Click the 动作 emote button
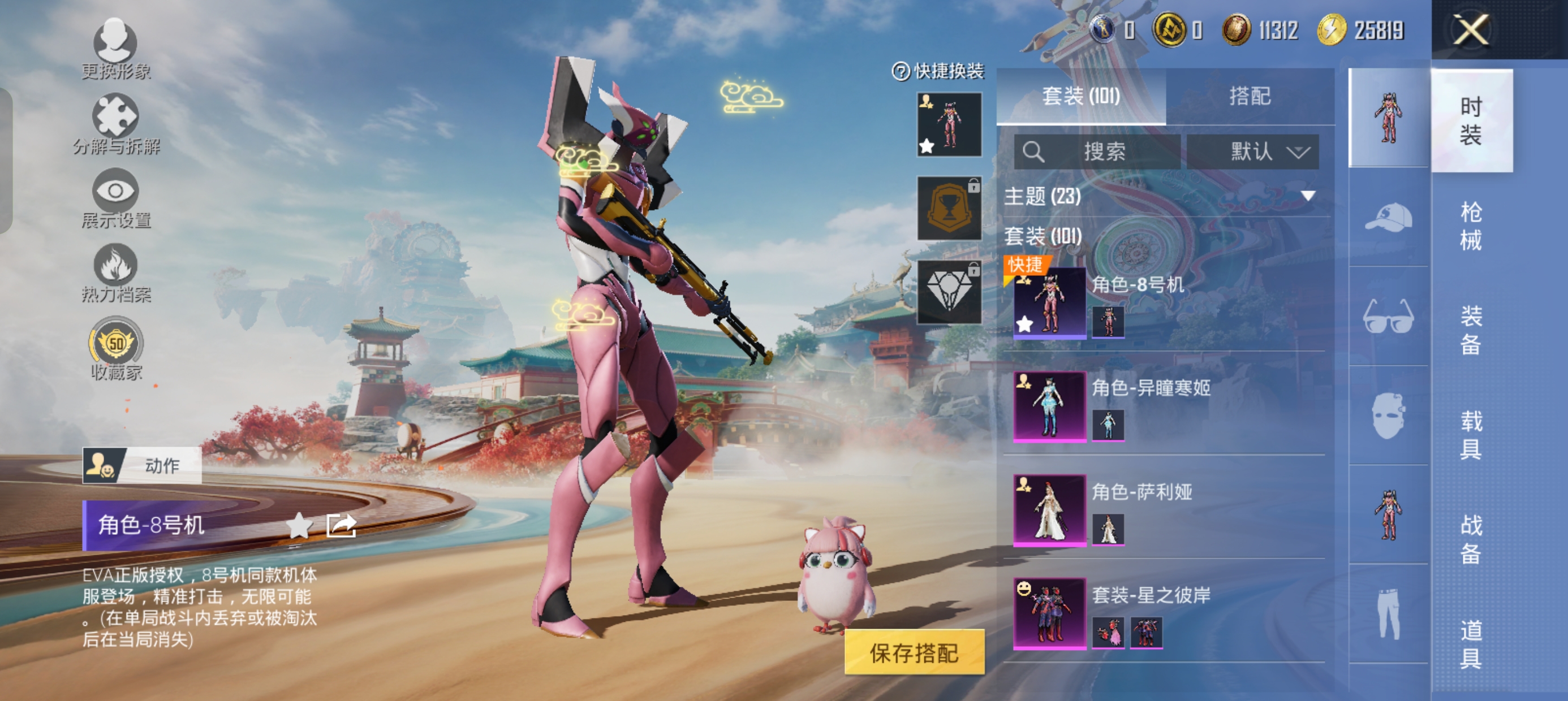1568x701 pixels. click(142, 465)
